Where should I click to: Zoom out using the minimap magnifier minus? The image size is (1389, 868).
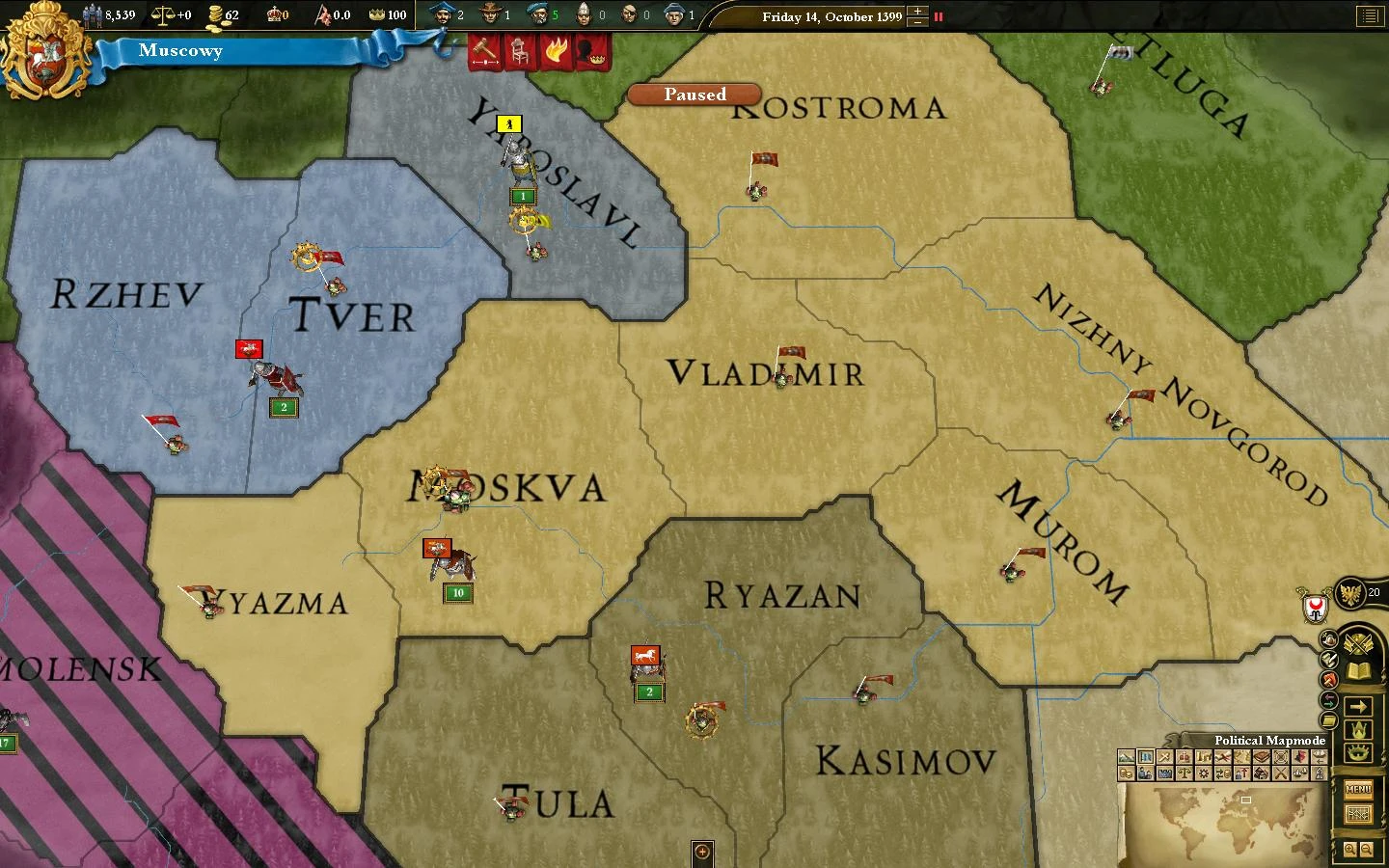1366,849
